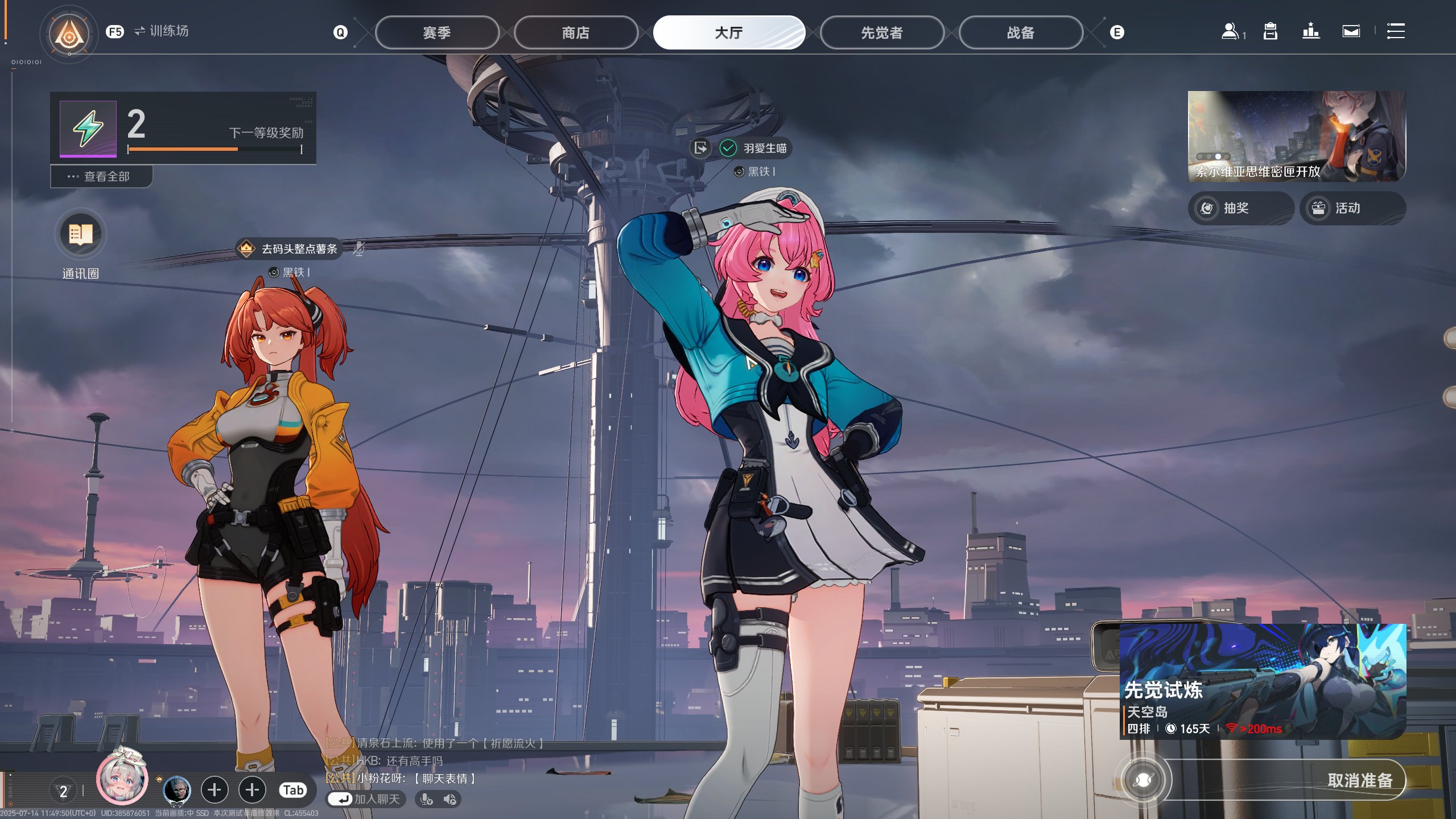This screenshot has width=1456, height=819.
Task: Click 查看全部 to view all rewards
Action: click(101, 176)
